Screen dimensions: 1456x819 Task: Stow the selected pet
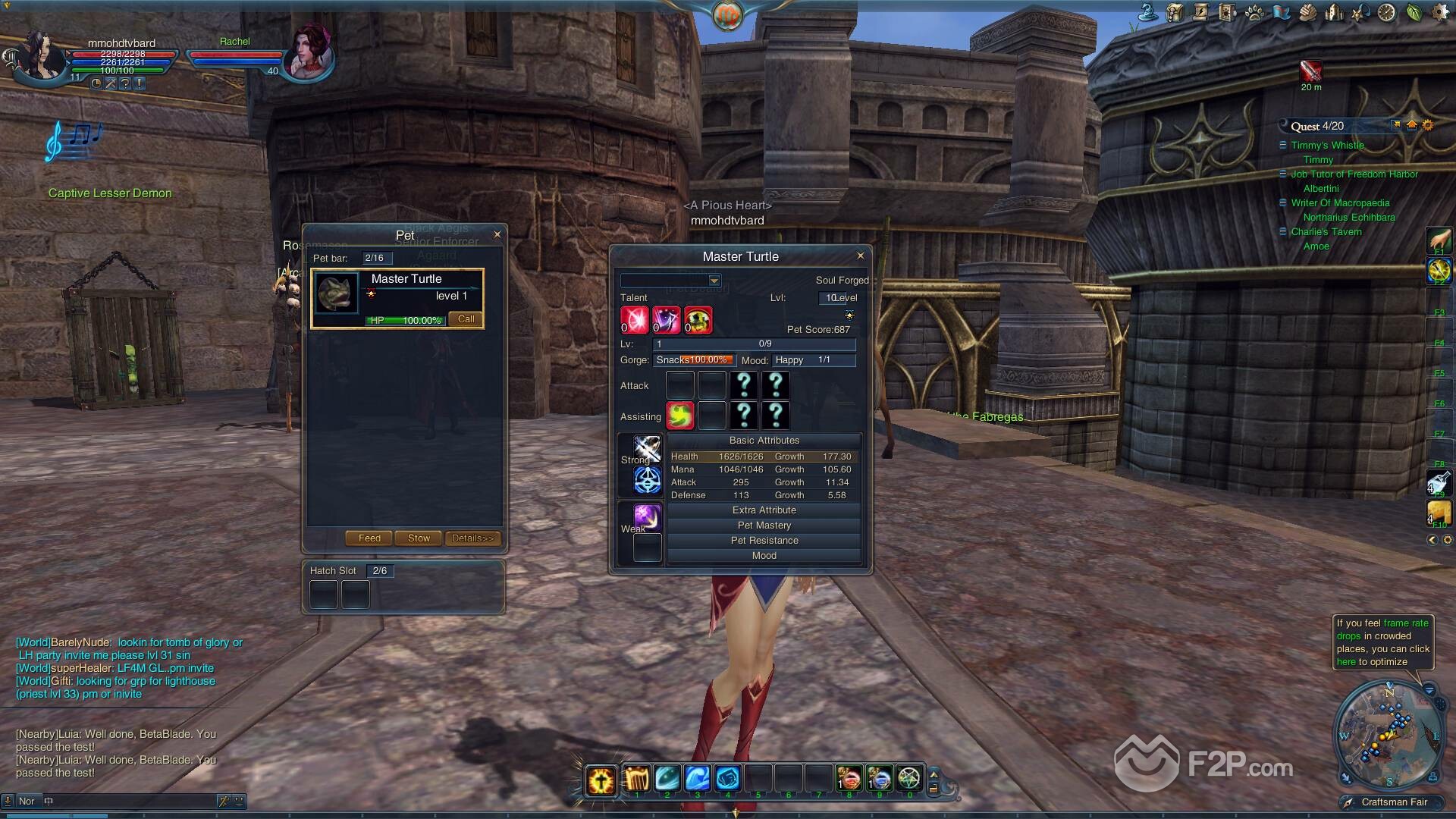[419, 538]
